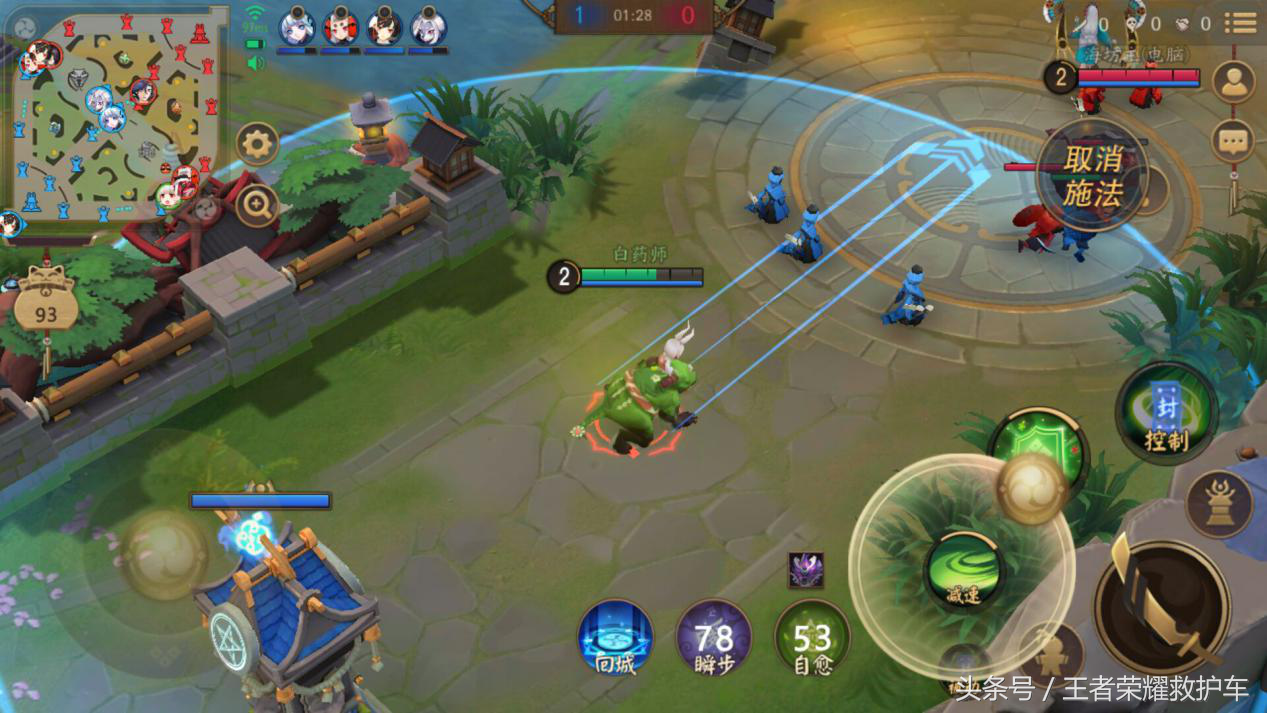Activate the 控制 control skill

(1166, 412)
